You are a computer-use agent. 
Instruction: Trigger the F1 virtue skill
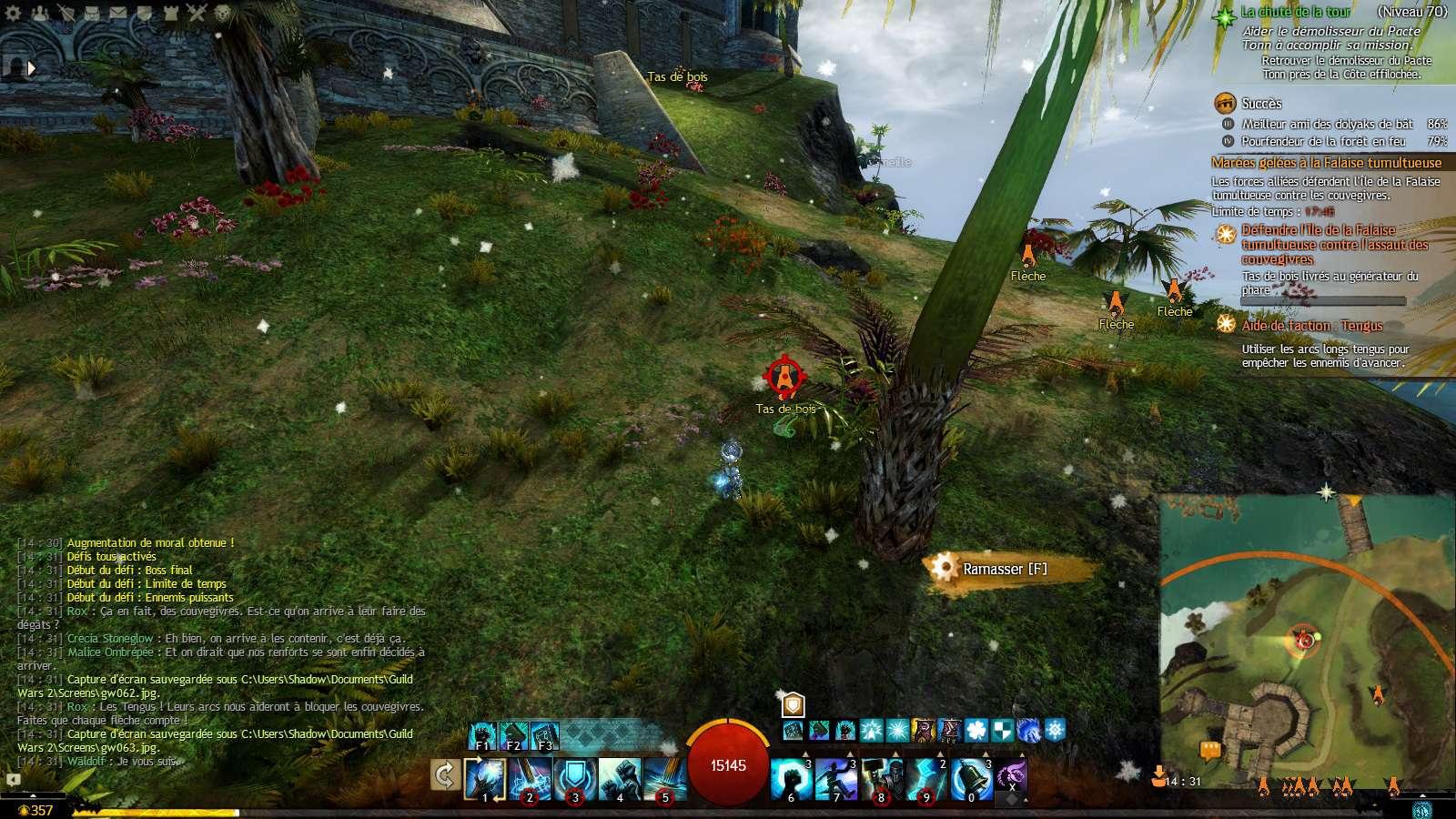[x=483, y=734]
